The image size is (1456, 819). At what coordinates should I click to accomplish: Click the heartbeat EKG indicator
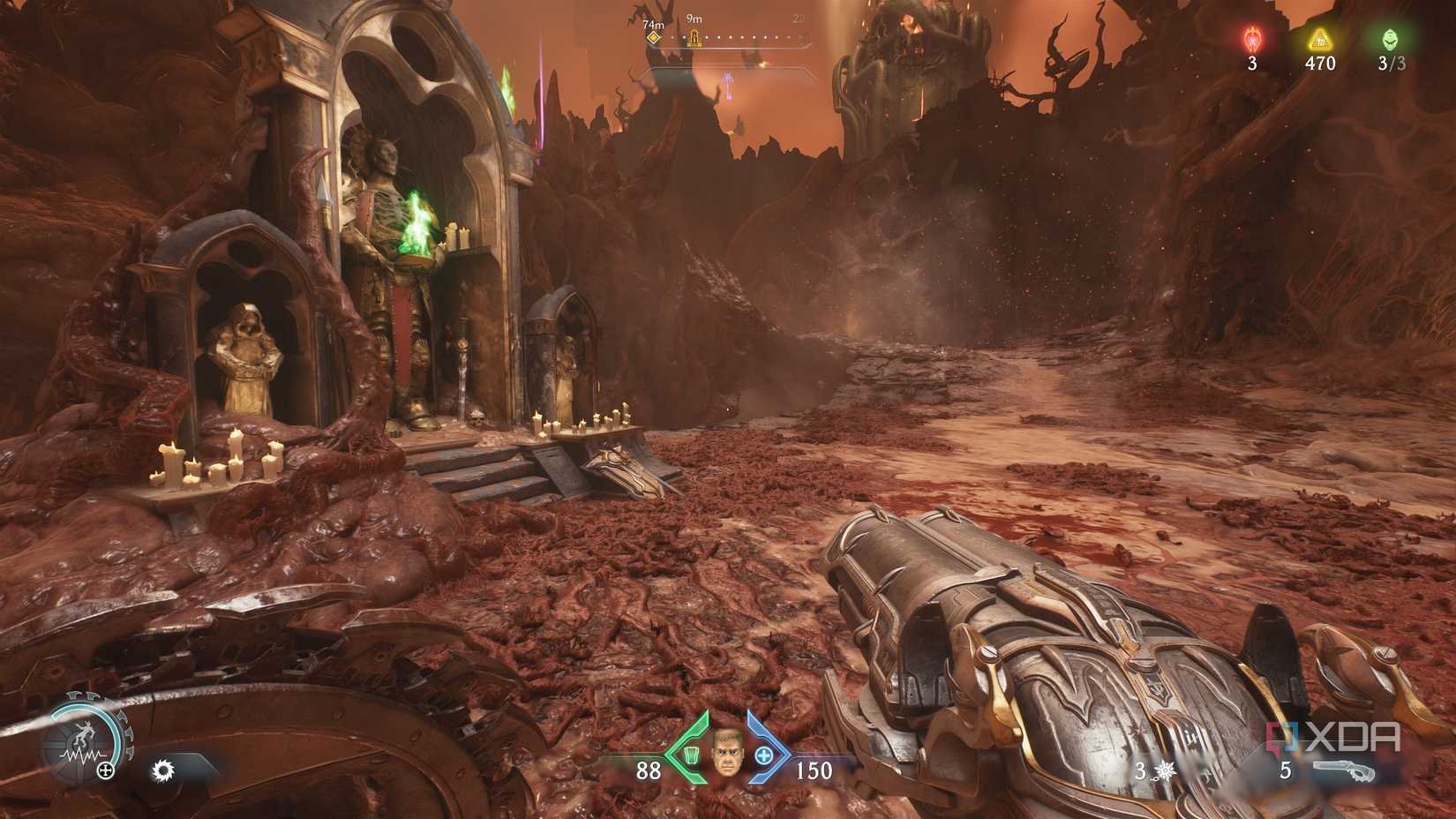point(82,755)
